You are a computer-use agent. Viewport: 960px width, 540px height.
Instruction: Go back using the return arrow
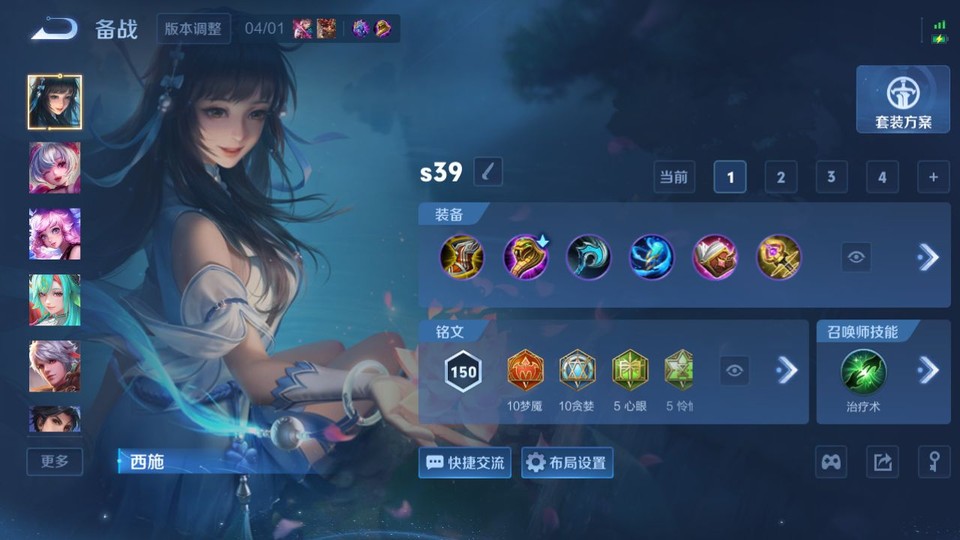tap(54, 29)
